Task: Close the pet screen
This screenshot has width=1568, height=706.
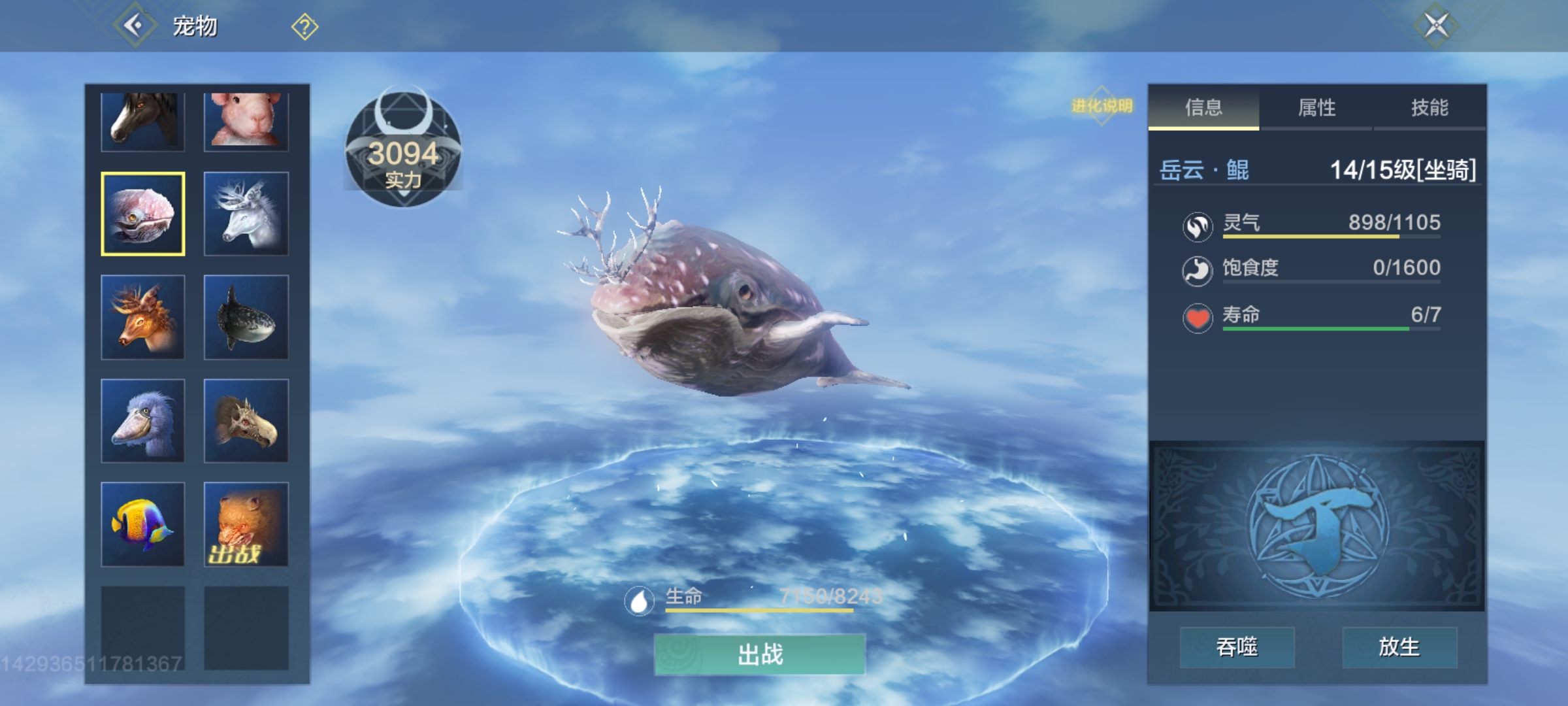Action: [x=1435, y=26]
